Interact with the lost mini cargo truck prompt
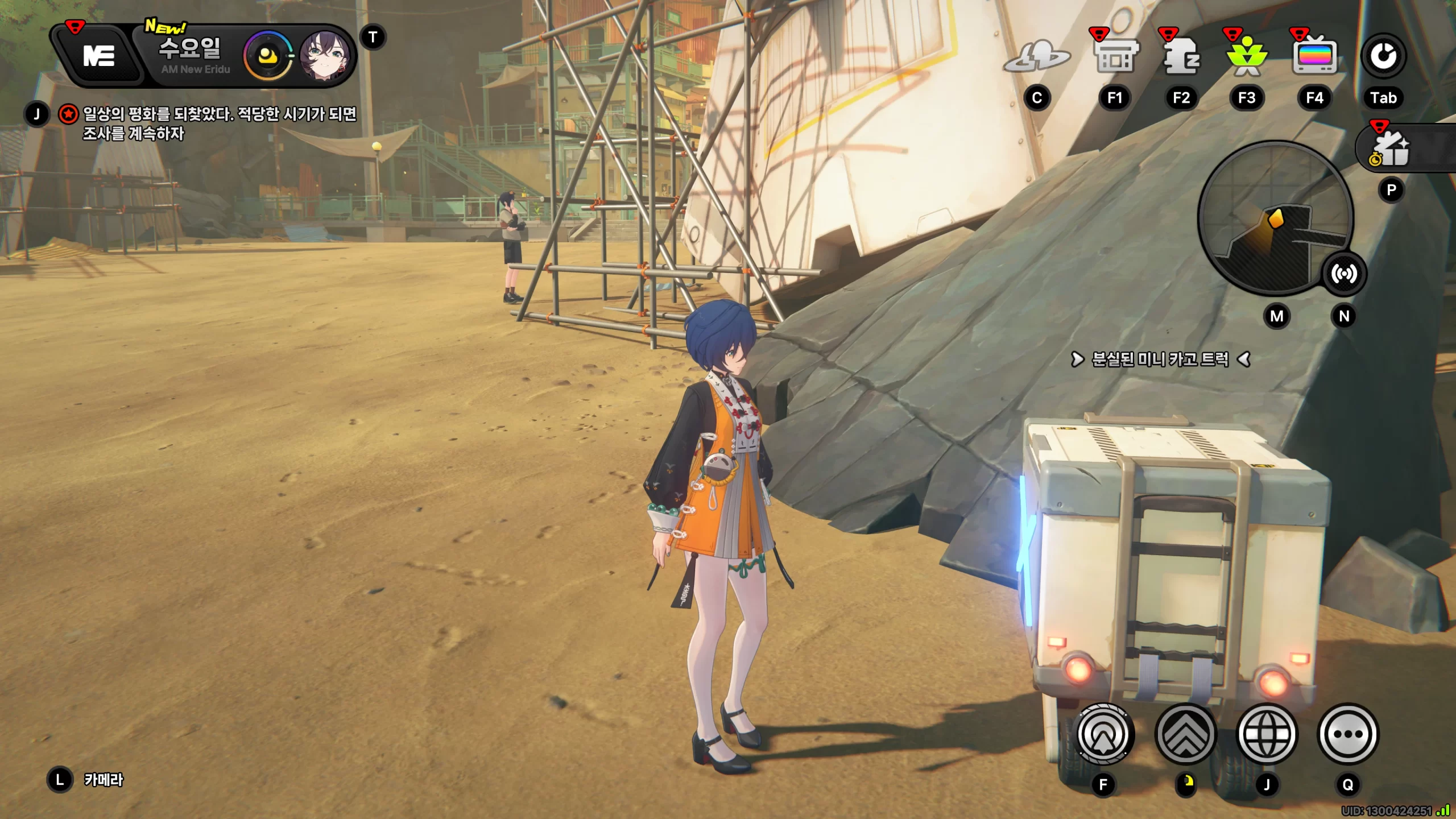1456x819 pixels. [1160, 359]
